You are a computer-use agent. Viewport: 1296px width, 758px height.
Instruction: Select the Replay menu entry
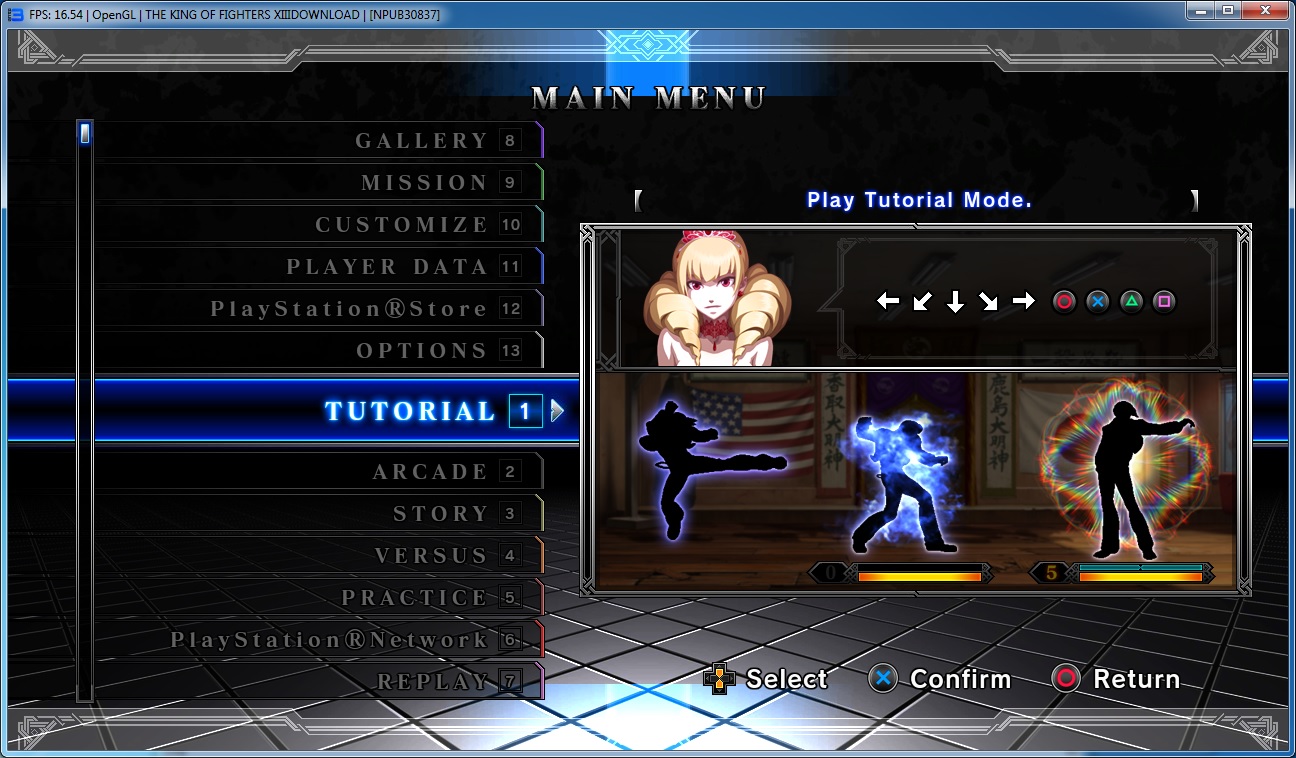(432, 682)
